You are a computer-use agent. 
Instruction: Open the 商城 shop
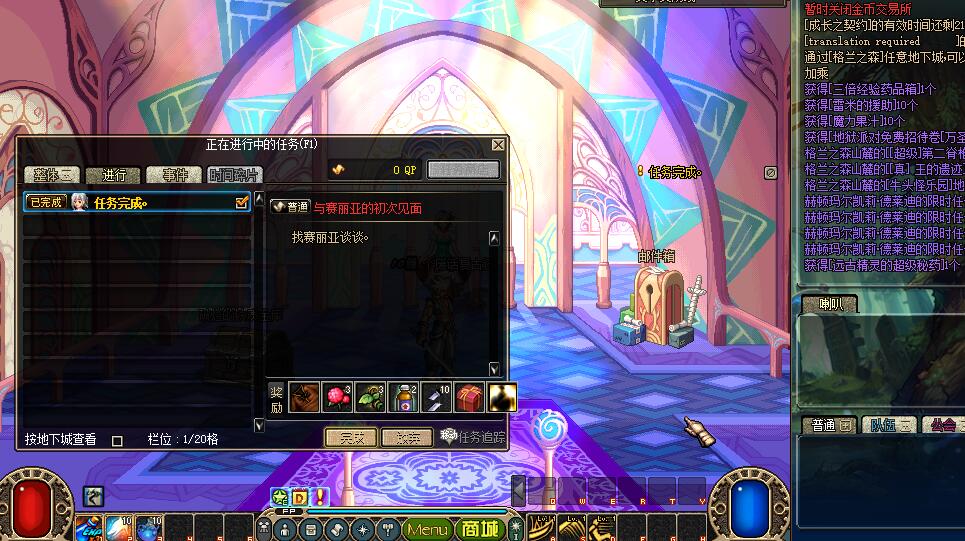(480, 529)
